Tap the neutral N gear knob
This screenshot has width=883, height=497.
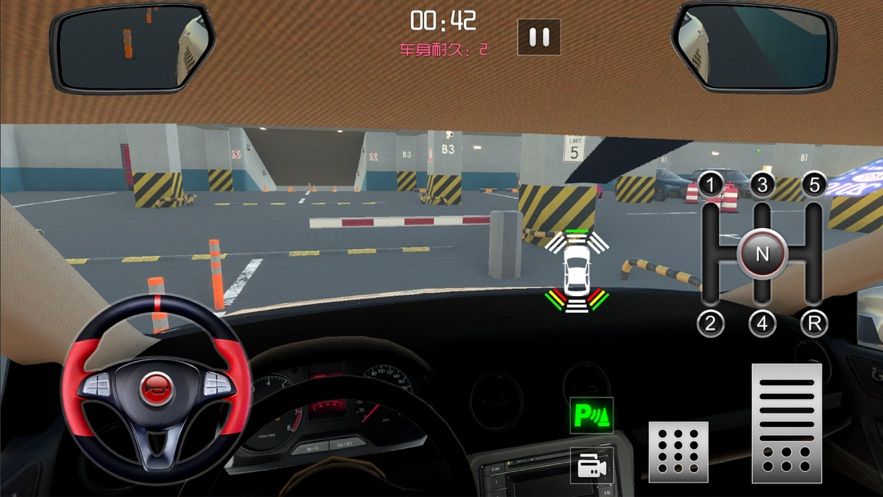coord(763,254)
